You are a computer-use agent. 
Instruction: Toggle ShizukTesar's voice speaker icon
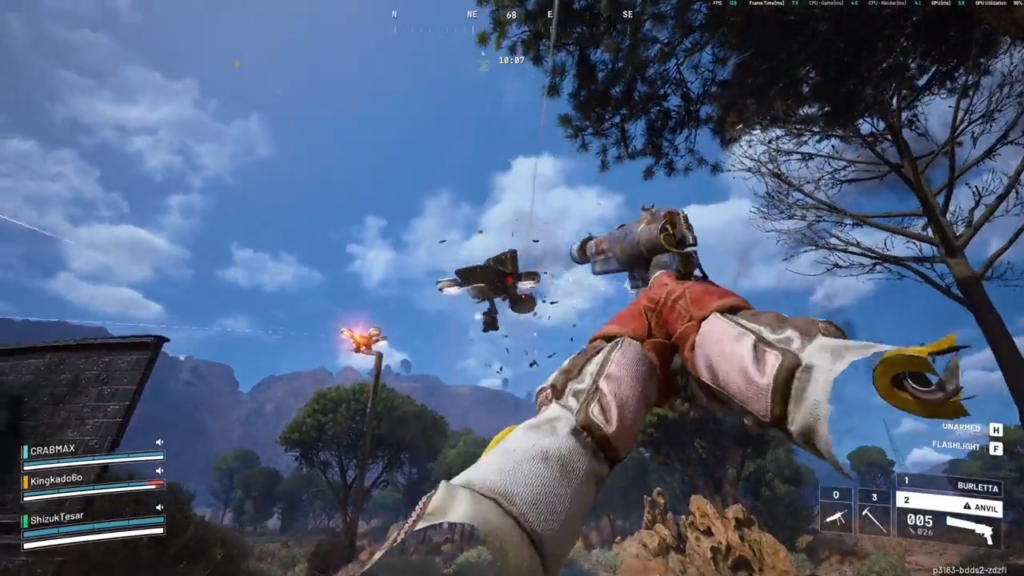[x=159, y=507]
